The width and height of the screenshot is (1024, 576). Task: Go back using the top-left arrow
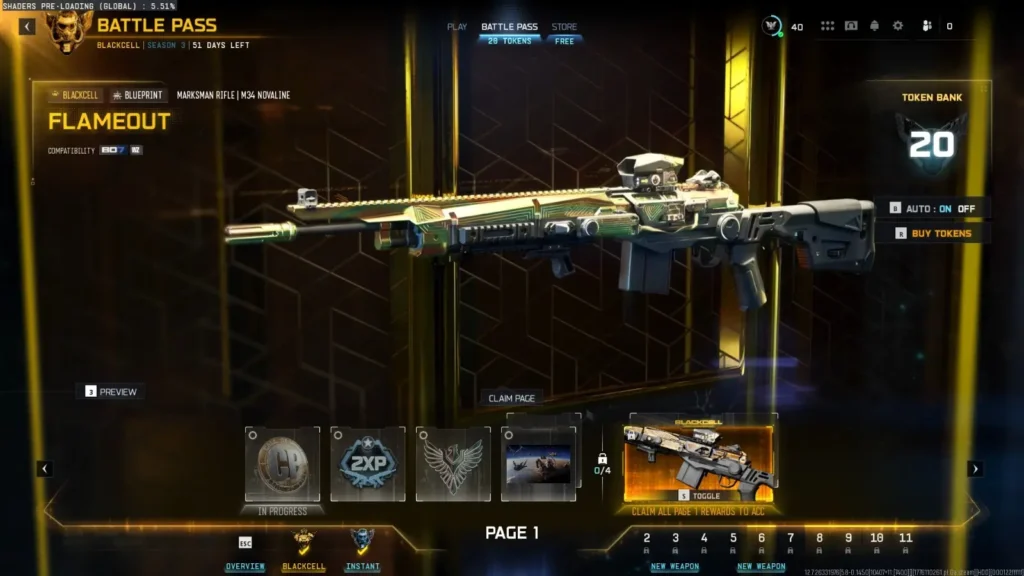click(x=27, y=27)
